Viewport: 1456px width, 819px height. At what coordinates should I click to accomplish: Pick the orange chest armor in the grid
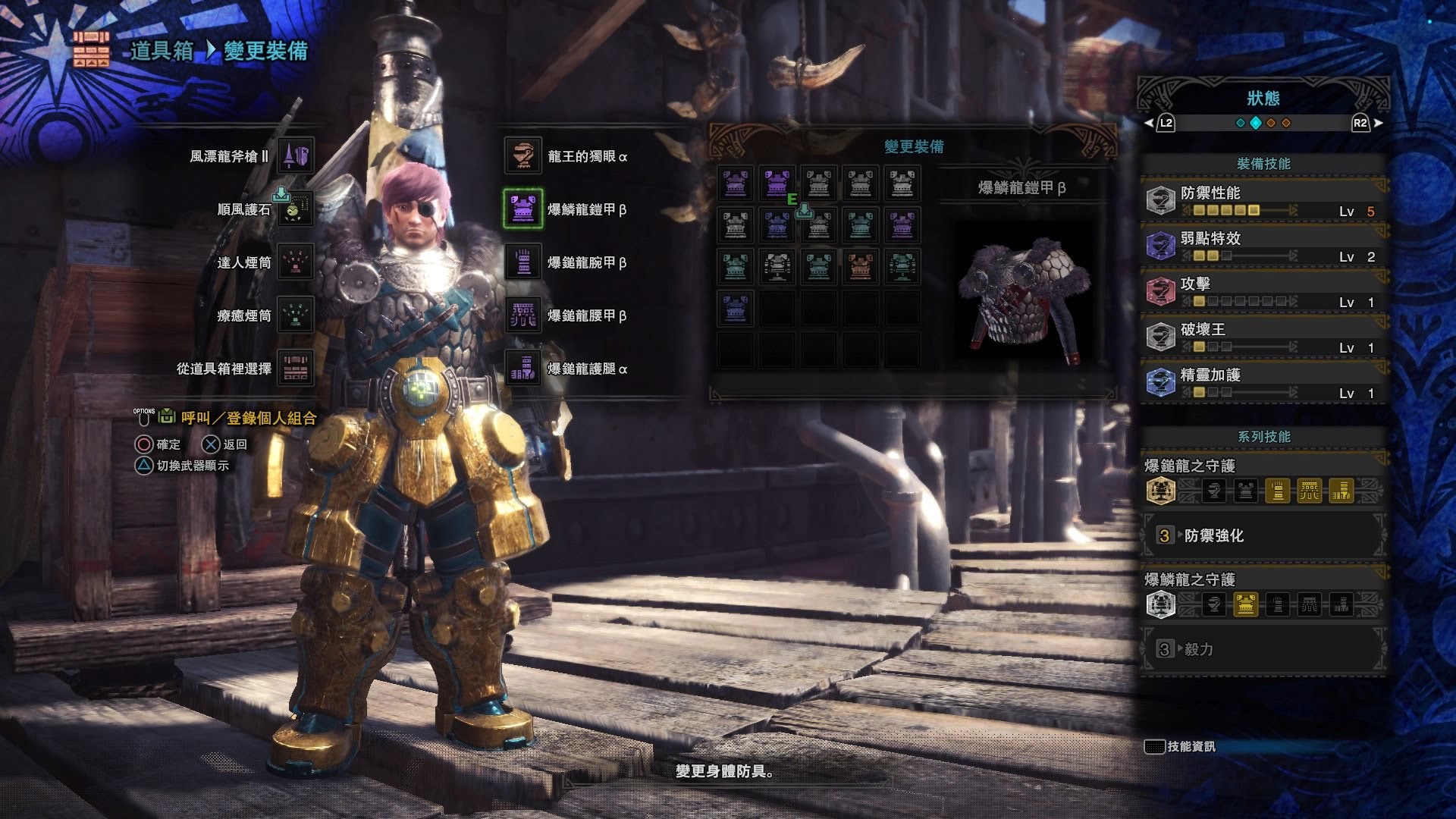860,267
